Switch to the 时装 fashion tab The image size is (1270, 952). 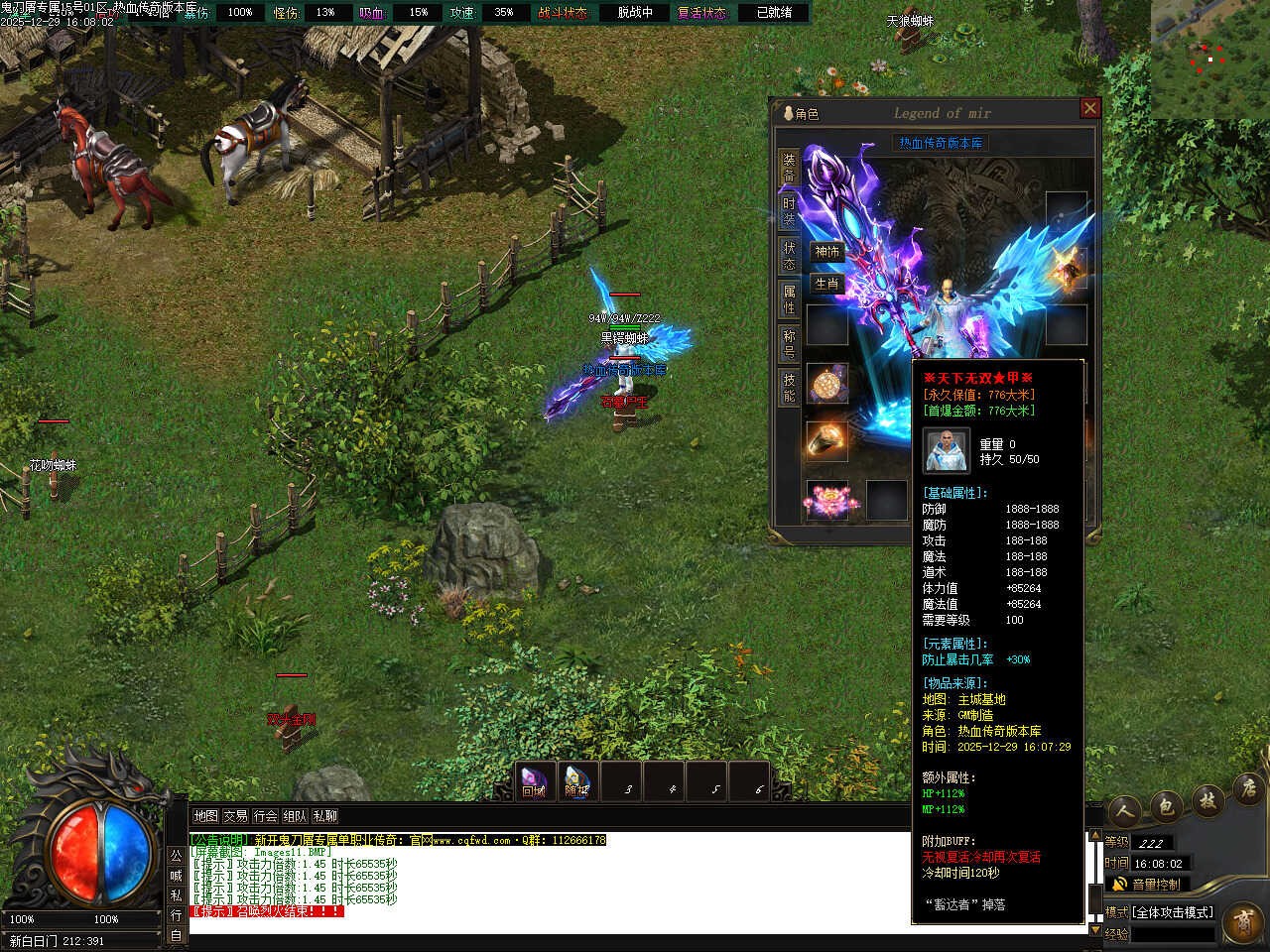point(789,210)
